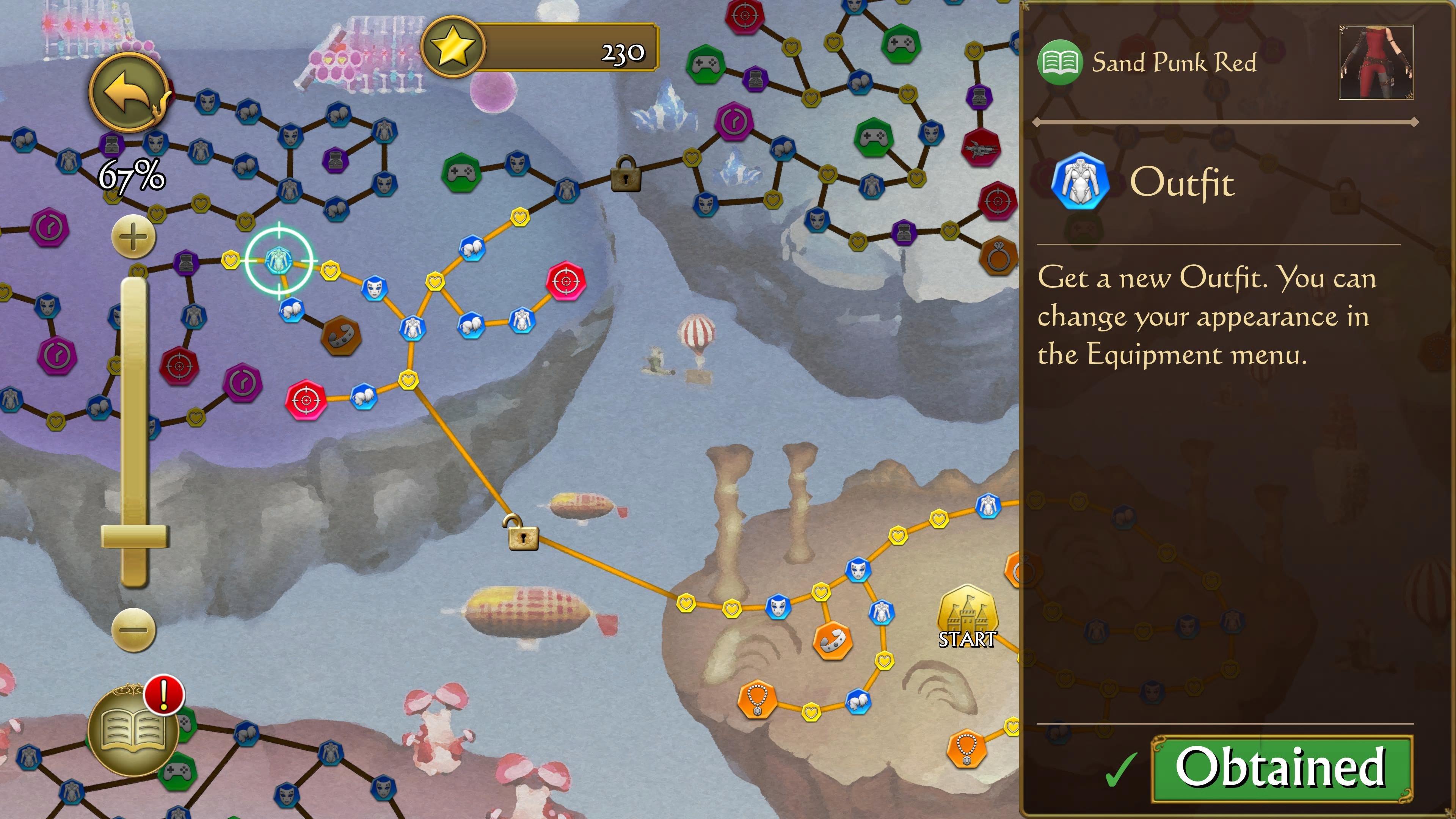The image size is (1456, 819).
Task: Select the orange diamond ring node
Action: pos(998,256)
